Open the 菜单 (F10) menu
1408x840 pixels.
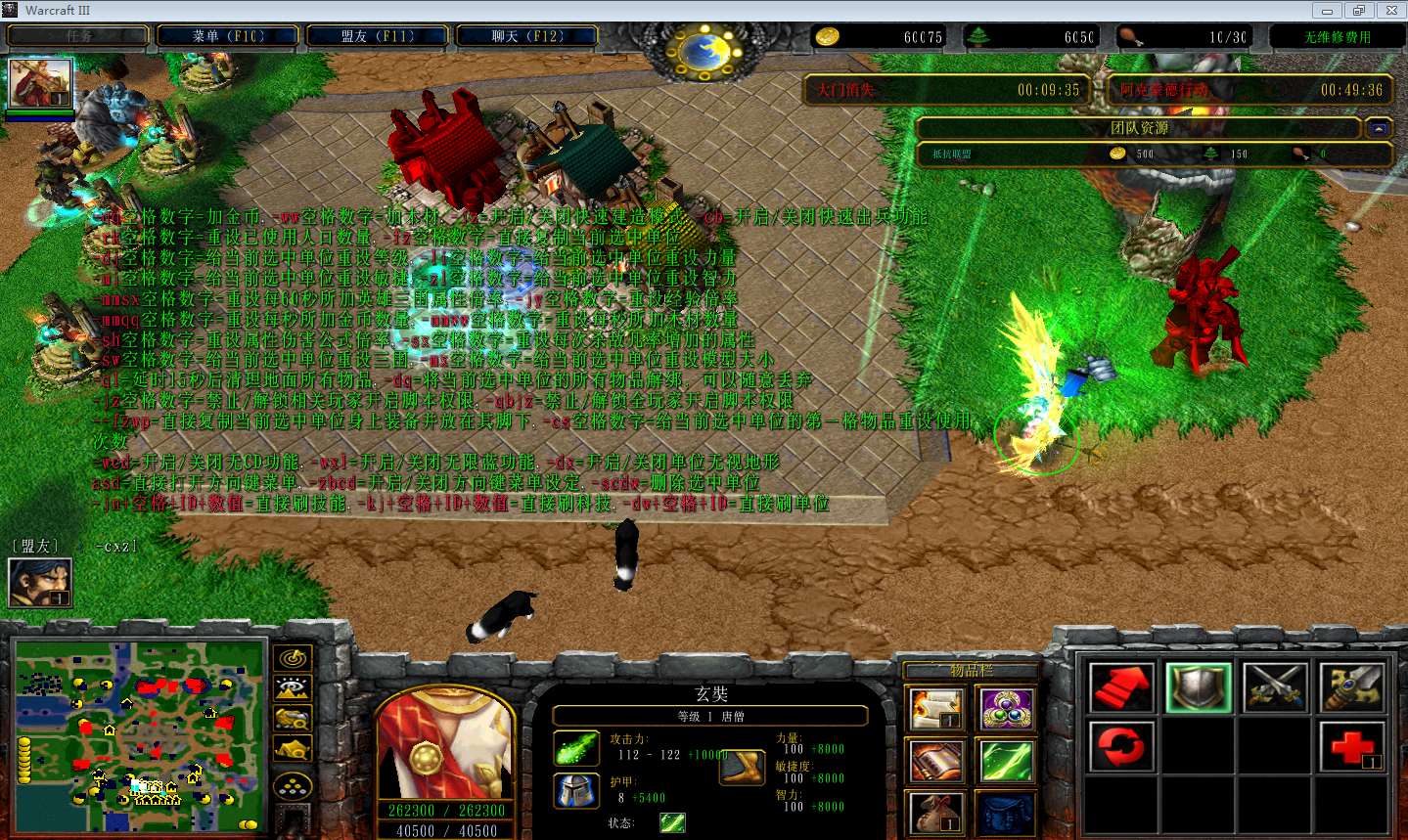(229, 36)
